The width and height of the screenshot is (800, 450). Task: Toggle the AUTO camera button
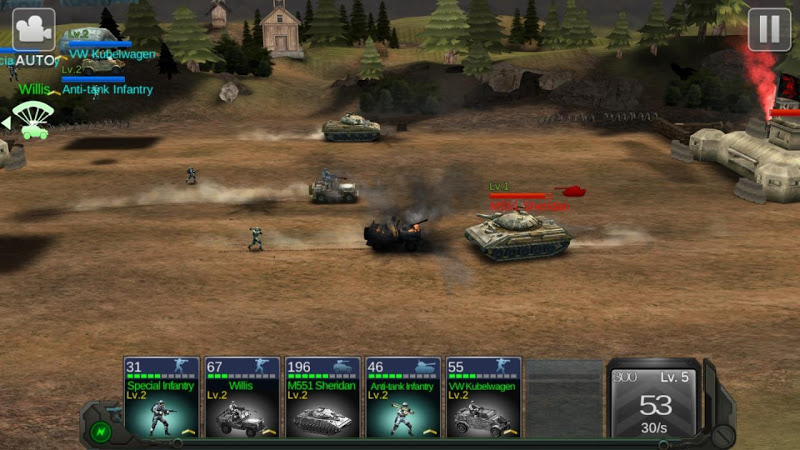(x=33, y=32)
